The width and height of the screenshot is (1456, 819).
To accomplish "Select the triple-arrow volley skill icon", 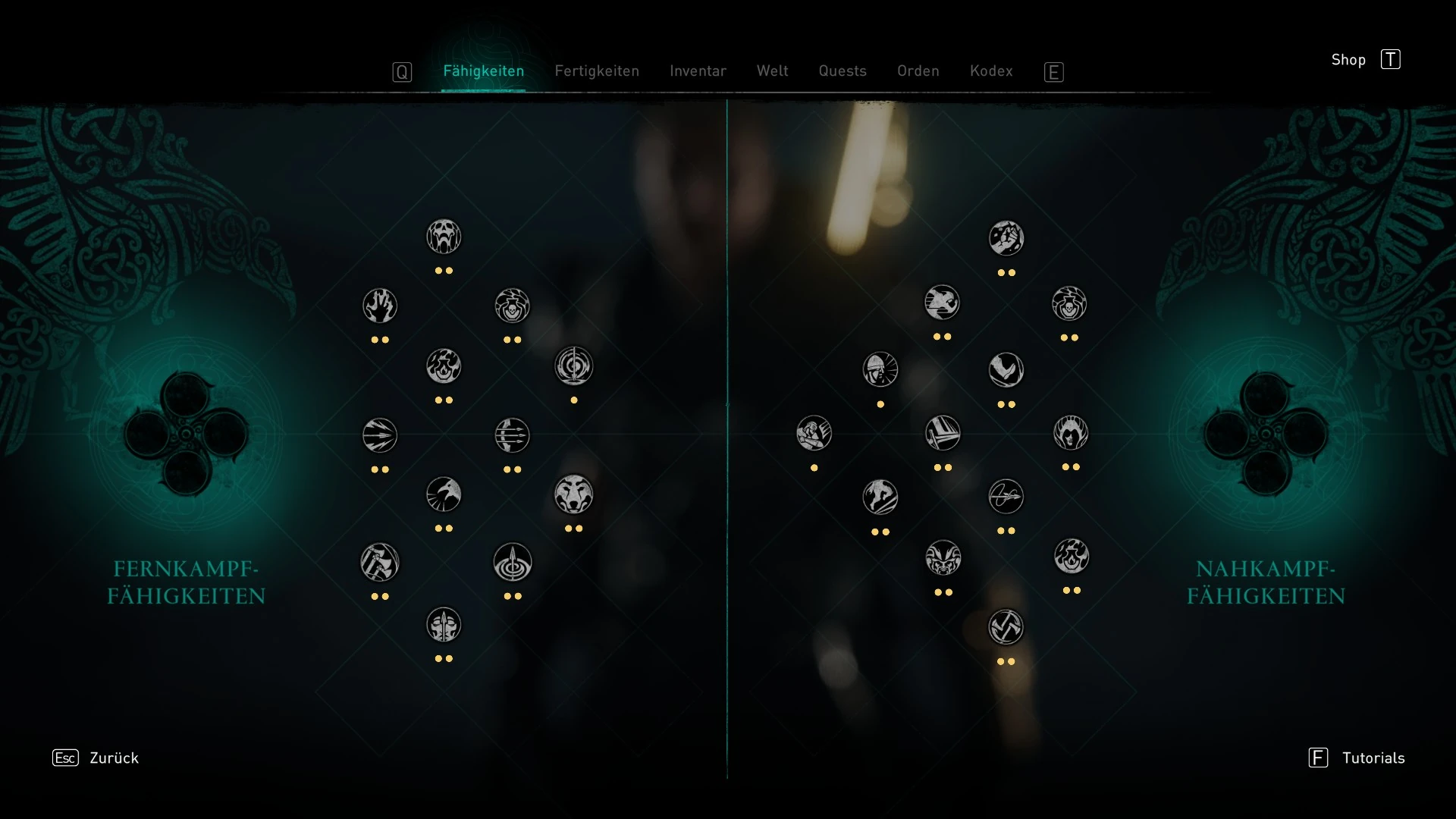I will [x=513, y=435].
